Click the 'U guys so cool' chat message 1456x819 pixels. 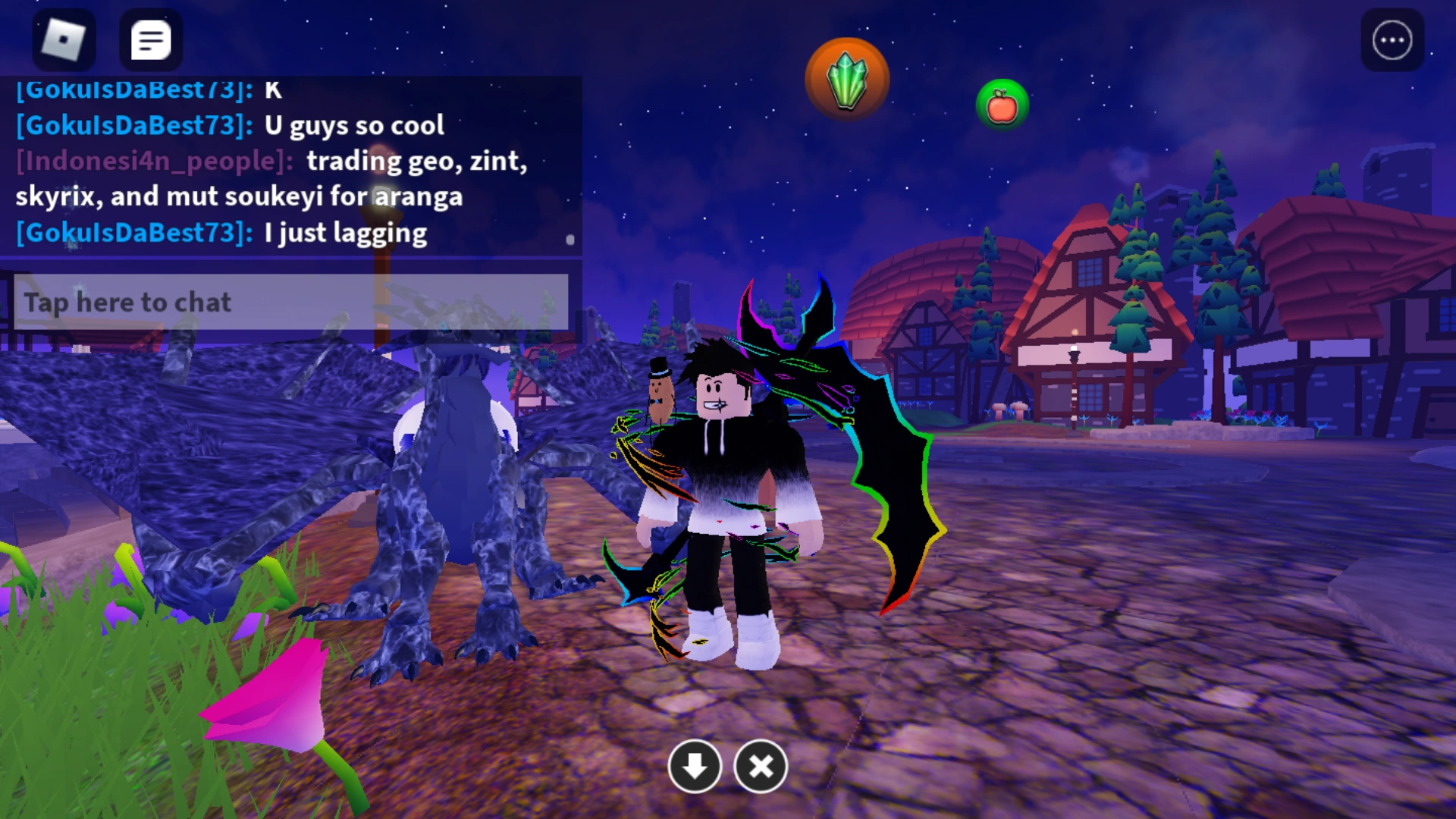coord(353,126)
